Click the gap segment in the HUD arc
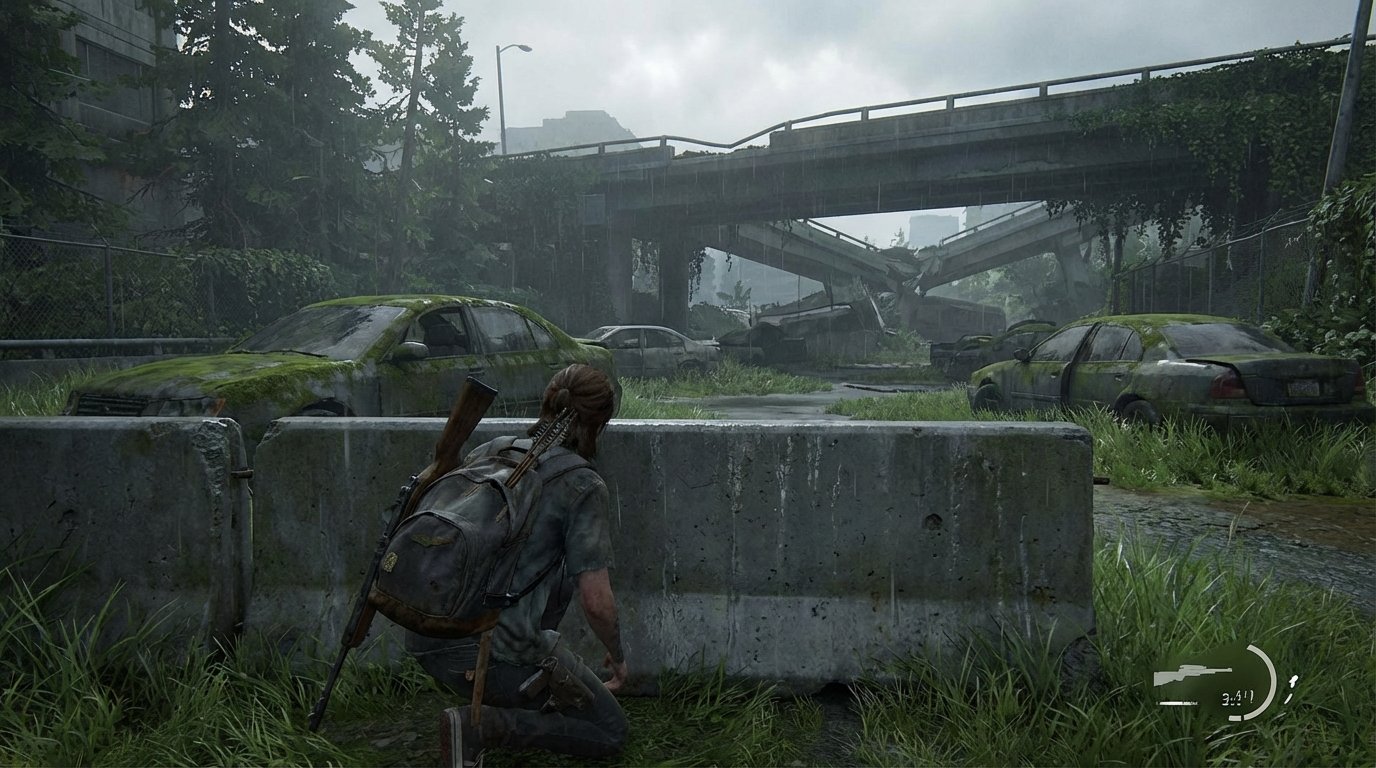Image resolution: width=1376 pixels, height=768 pixels. coord(1243,717)
